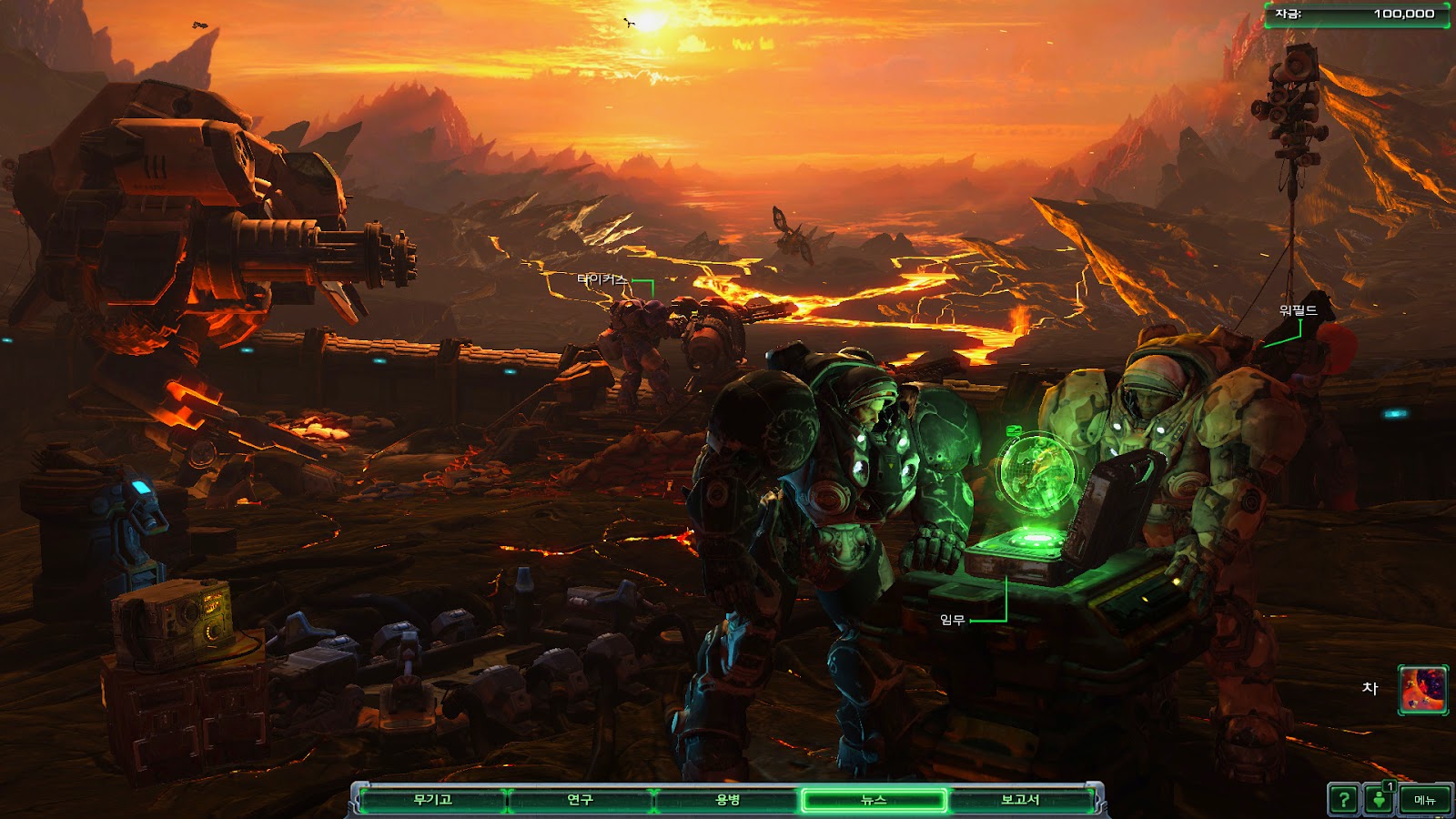Viewport: 1456px width, 819px height.
Task: Open the 무기고 (Armory) tab
Action: (x=433, y=800)
